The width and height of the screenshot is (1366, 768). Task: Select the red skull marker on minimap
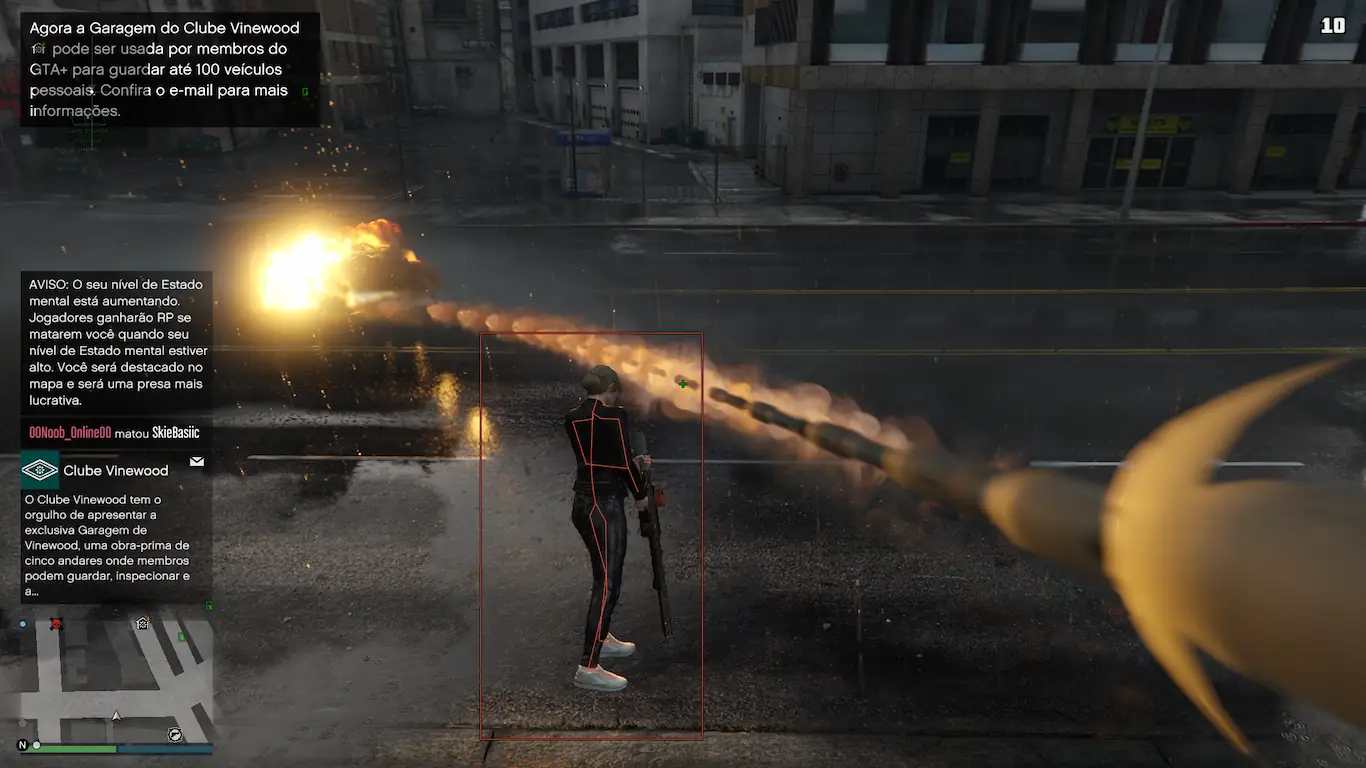(56, 623)
